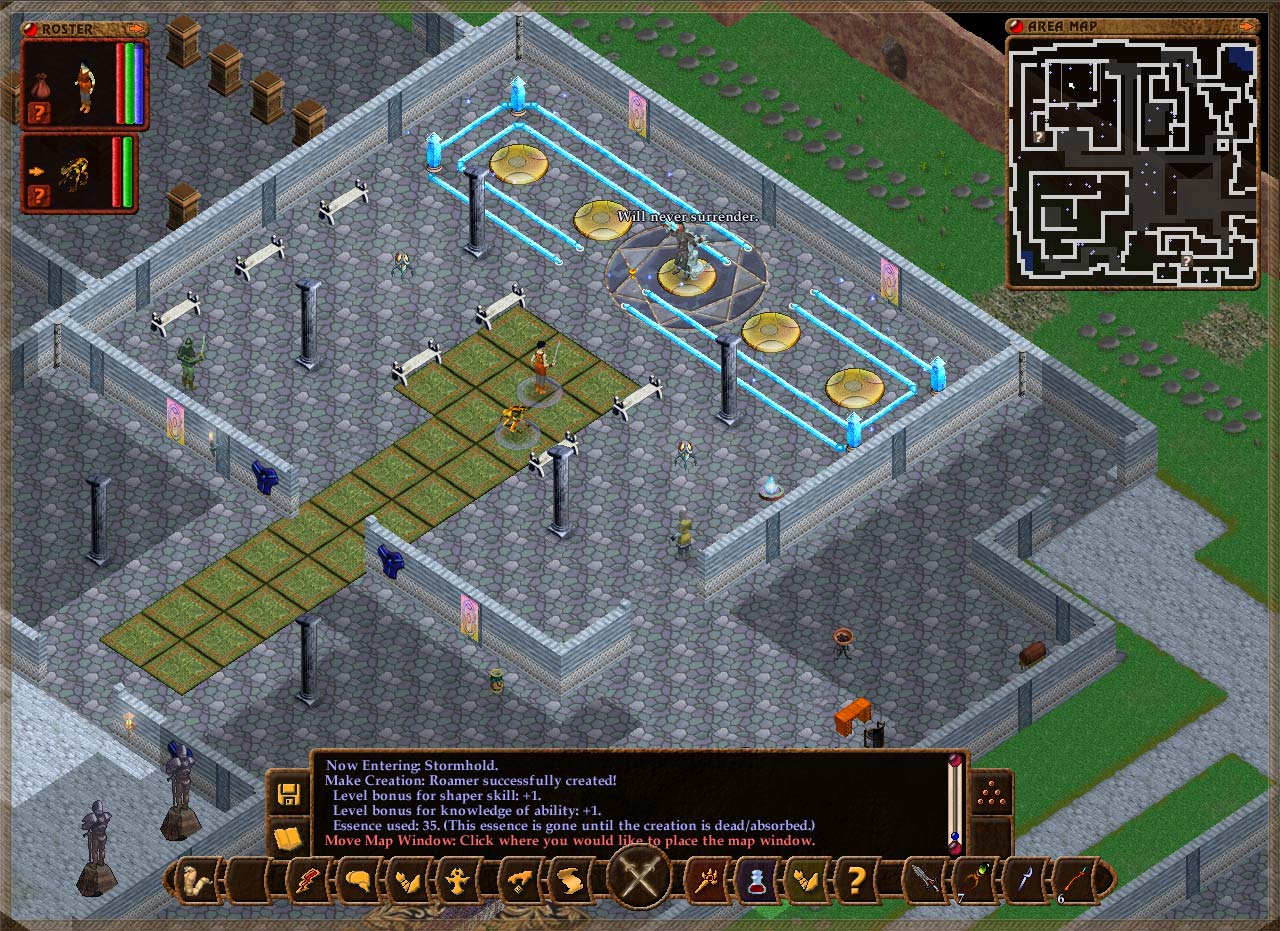Click the orange arrow on the Area Map header
The height and width of the screenshot is (931, 1280).
(x=1247, y=26)
